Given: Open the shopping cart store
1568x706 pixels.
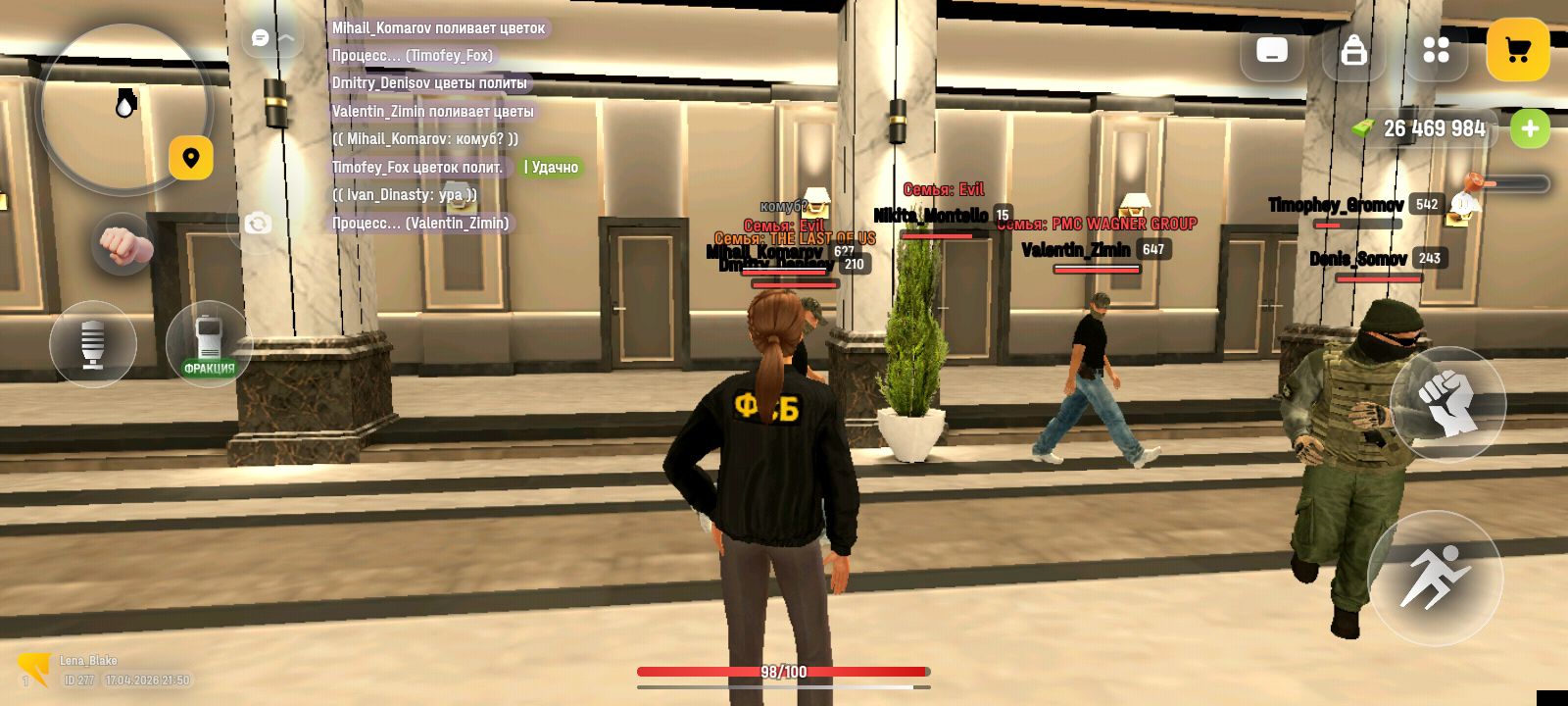Looking at the screenshot, I should [x=1517, y=50].
